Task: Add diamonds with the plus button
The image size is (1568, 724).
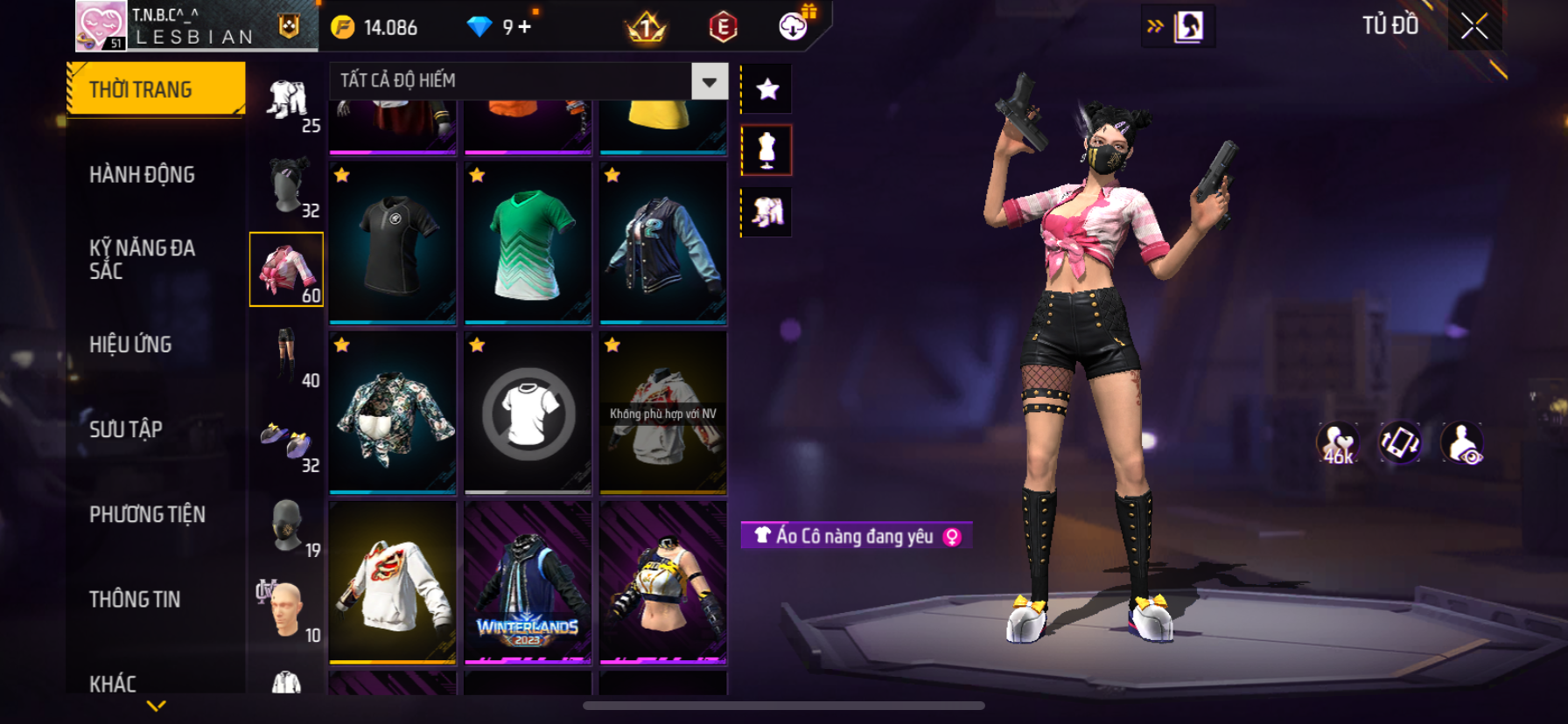Action: click(525, 27)
